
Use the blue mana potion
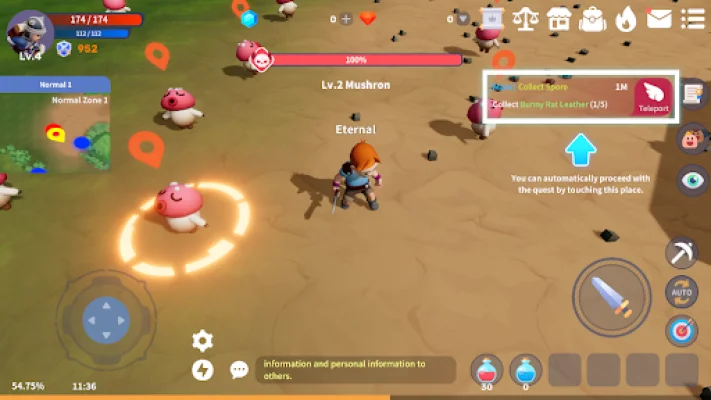click(526, 370)
